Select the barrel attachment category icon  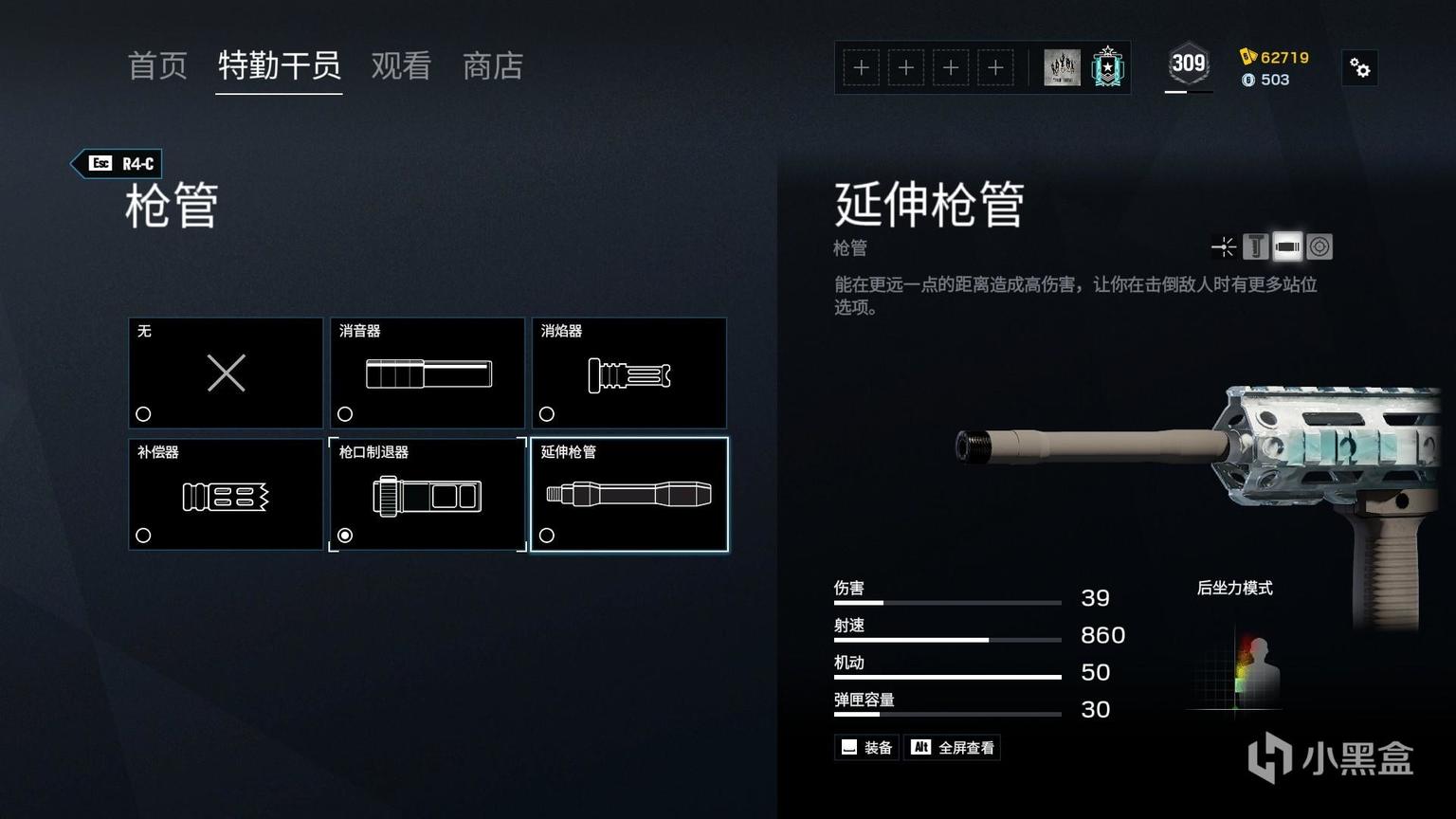click(1287, 247)
